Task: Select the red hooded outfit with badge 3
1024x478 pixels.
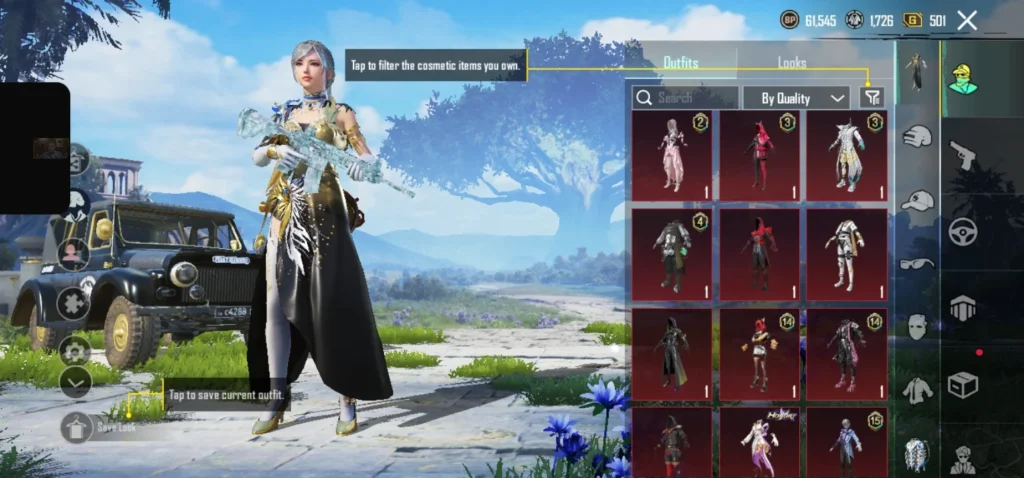Action: pyautogui.click(x=759, y=155)
